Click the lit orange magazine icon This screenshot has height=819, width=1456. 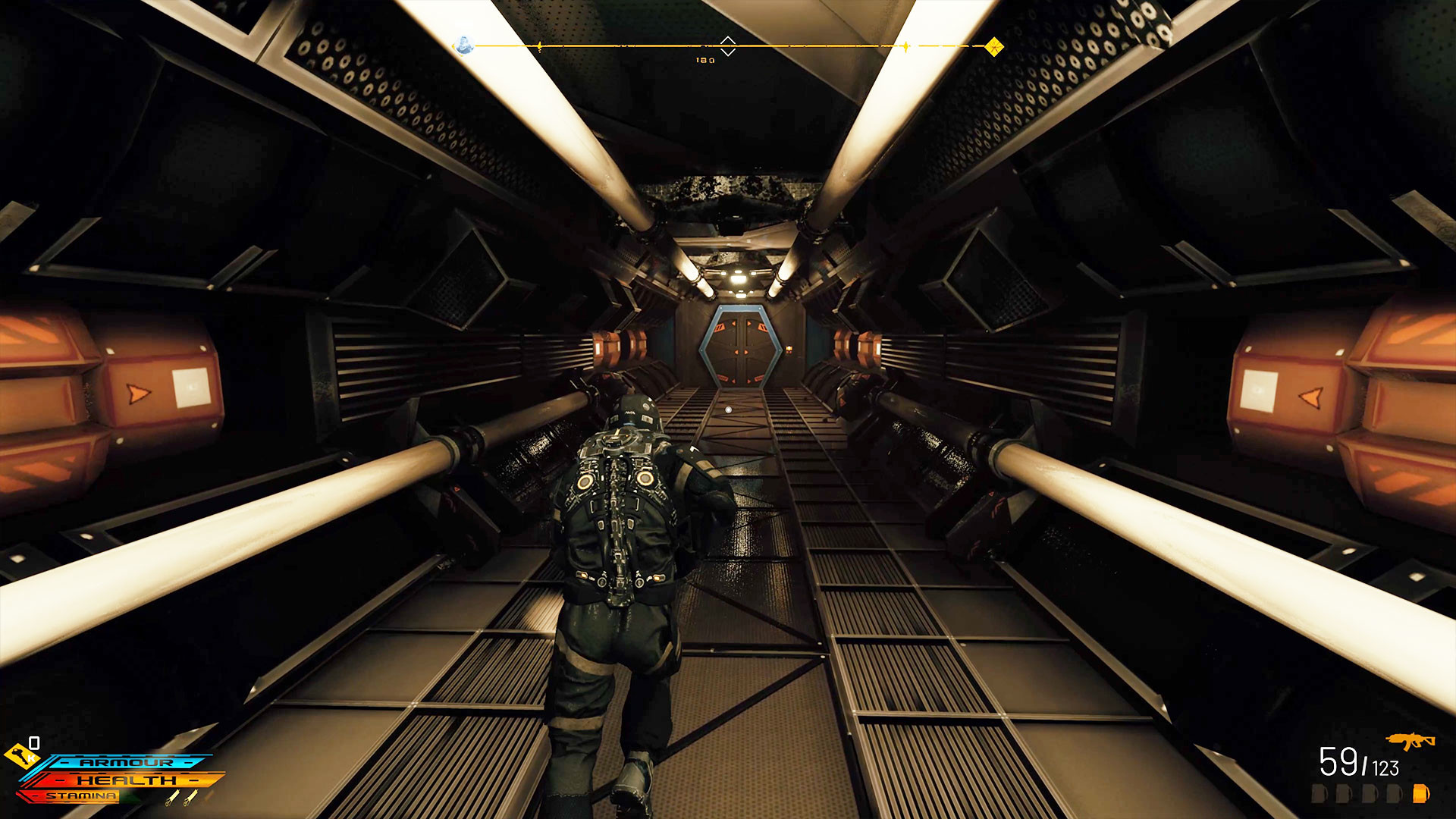tap(1420, 794)
